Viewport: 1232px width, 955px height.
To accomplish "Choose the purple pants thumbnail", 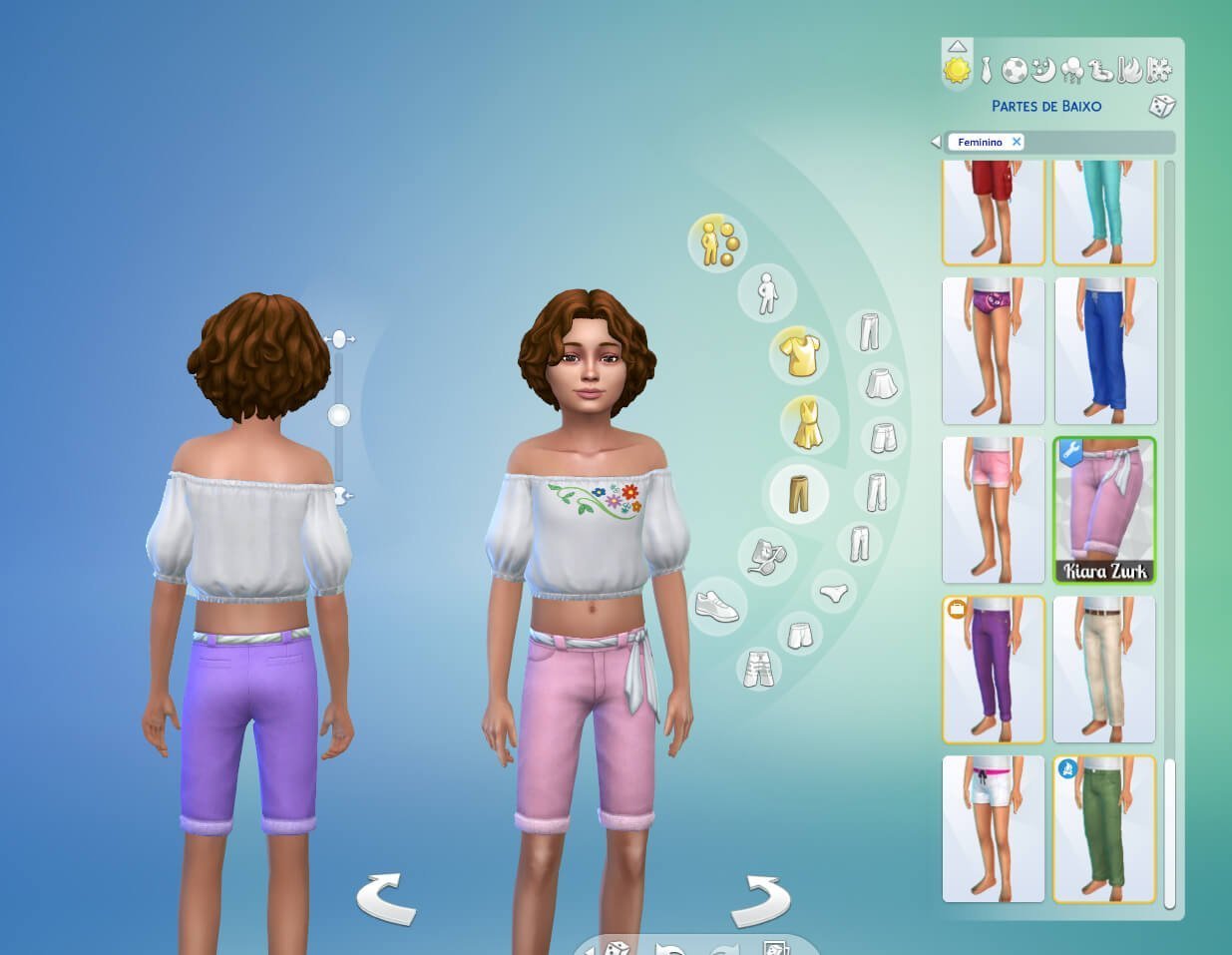I will 994,670.
